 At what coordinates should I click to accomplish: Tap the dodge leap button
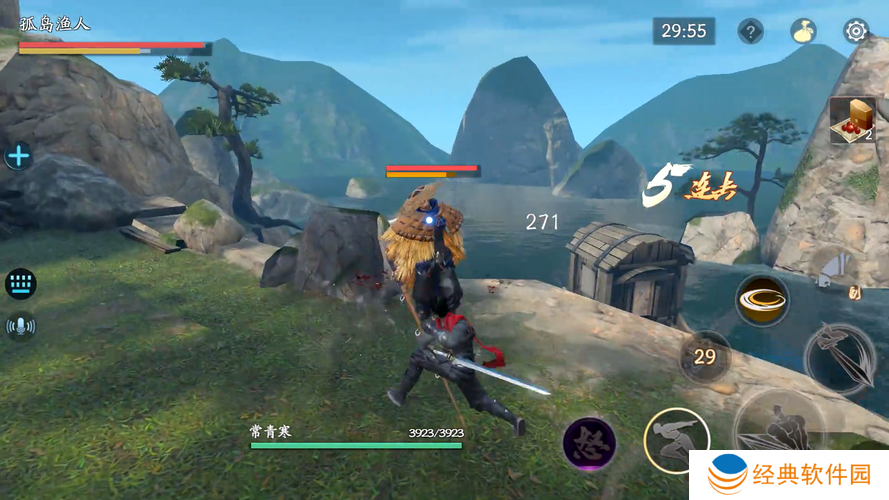point(676,440)
